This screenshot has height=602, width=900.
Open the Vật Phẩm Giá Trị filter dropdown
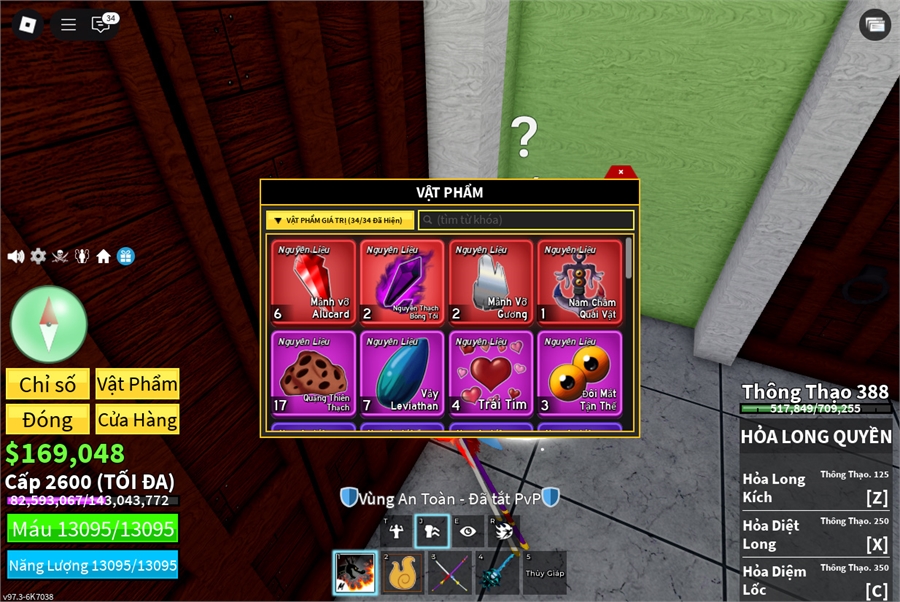point(339,220)
